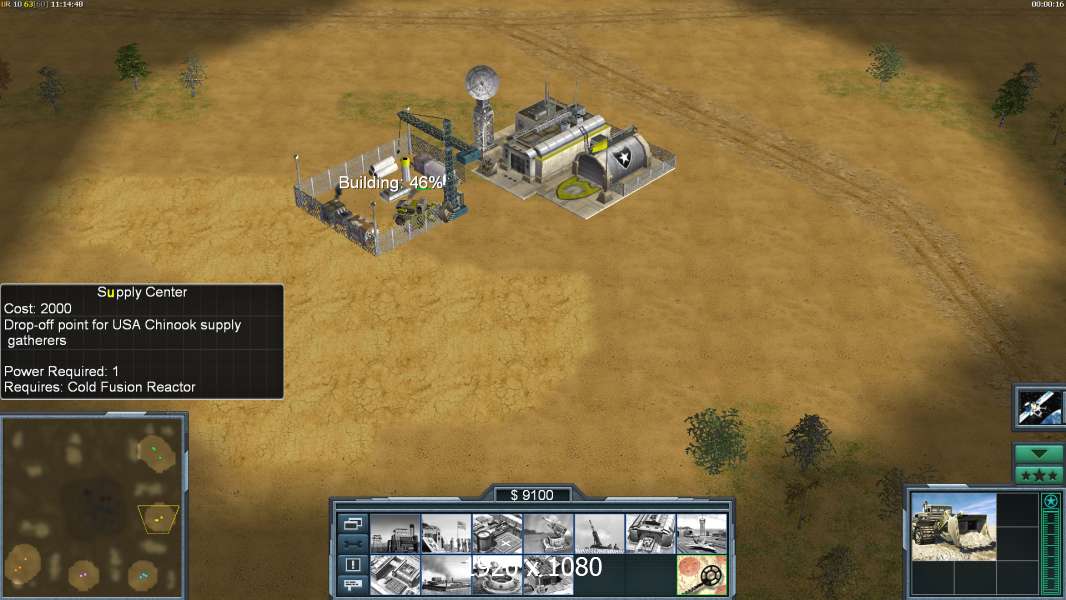This screenshot has width=1066, height=600.
Task: Click the exclamation mark alert button
Action: click(353, 565)
